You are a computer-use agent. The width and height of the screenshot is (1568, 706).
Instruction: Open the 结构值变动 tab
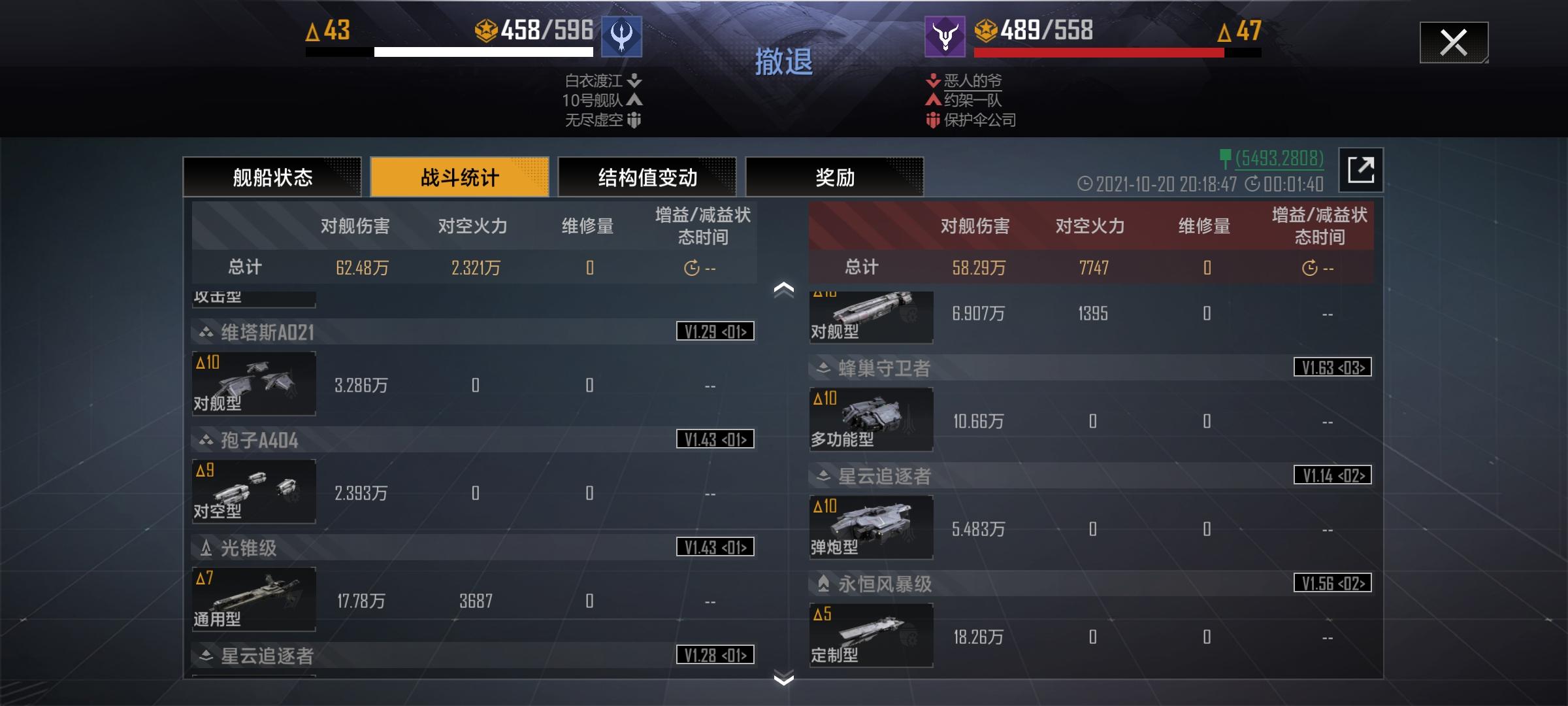[646, 176]
